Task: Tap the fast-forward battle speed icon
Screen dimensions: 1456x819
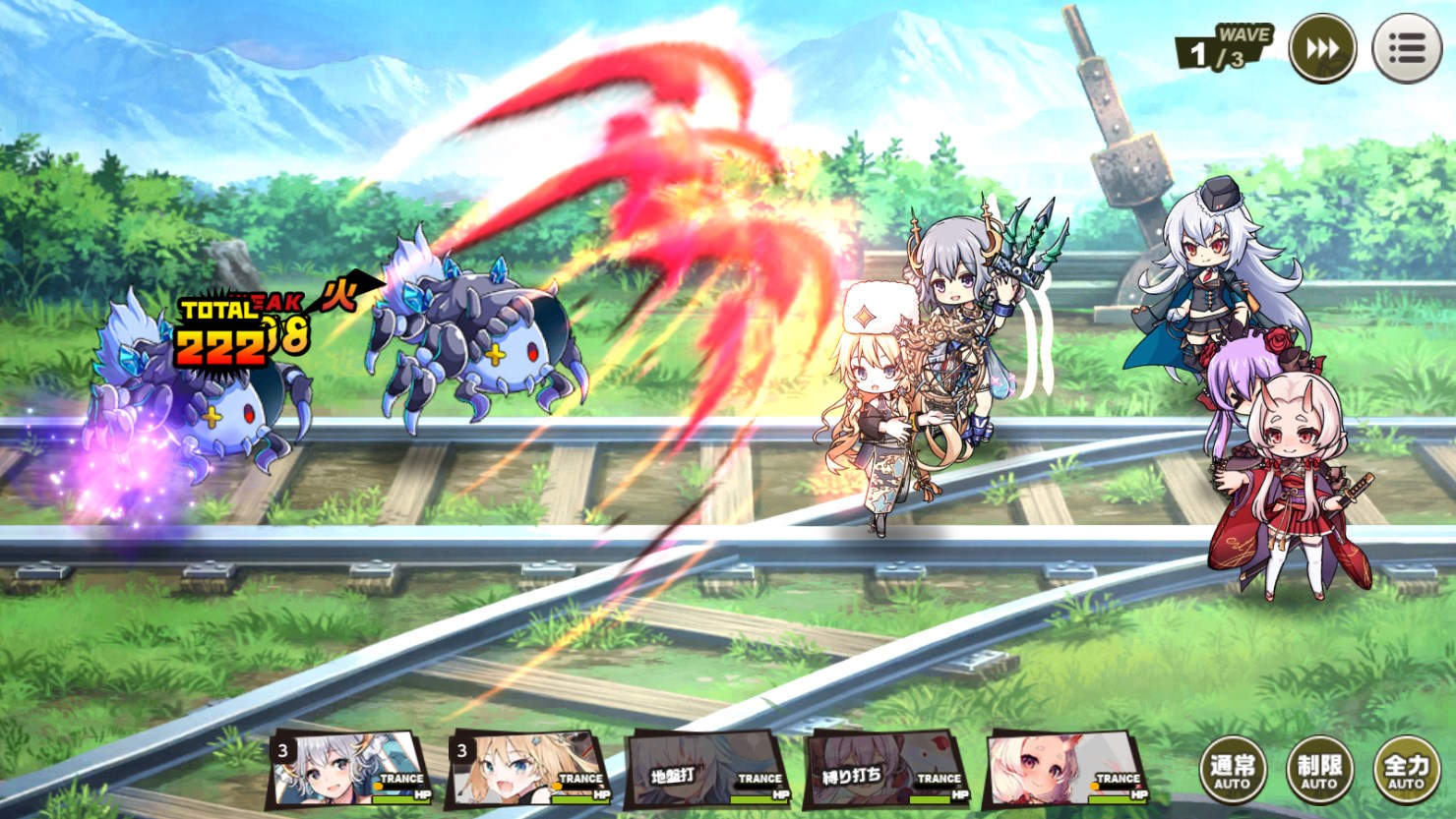Action: pos(1322,46)
